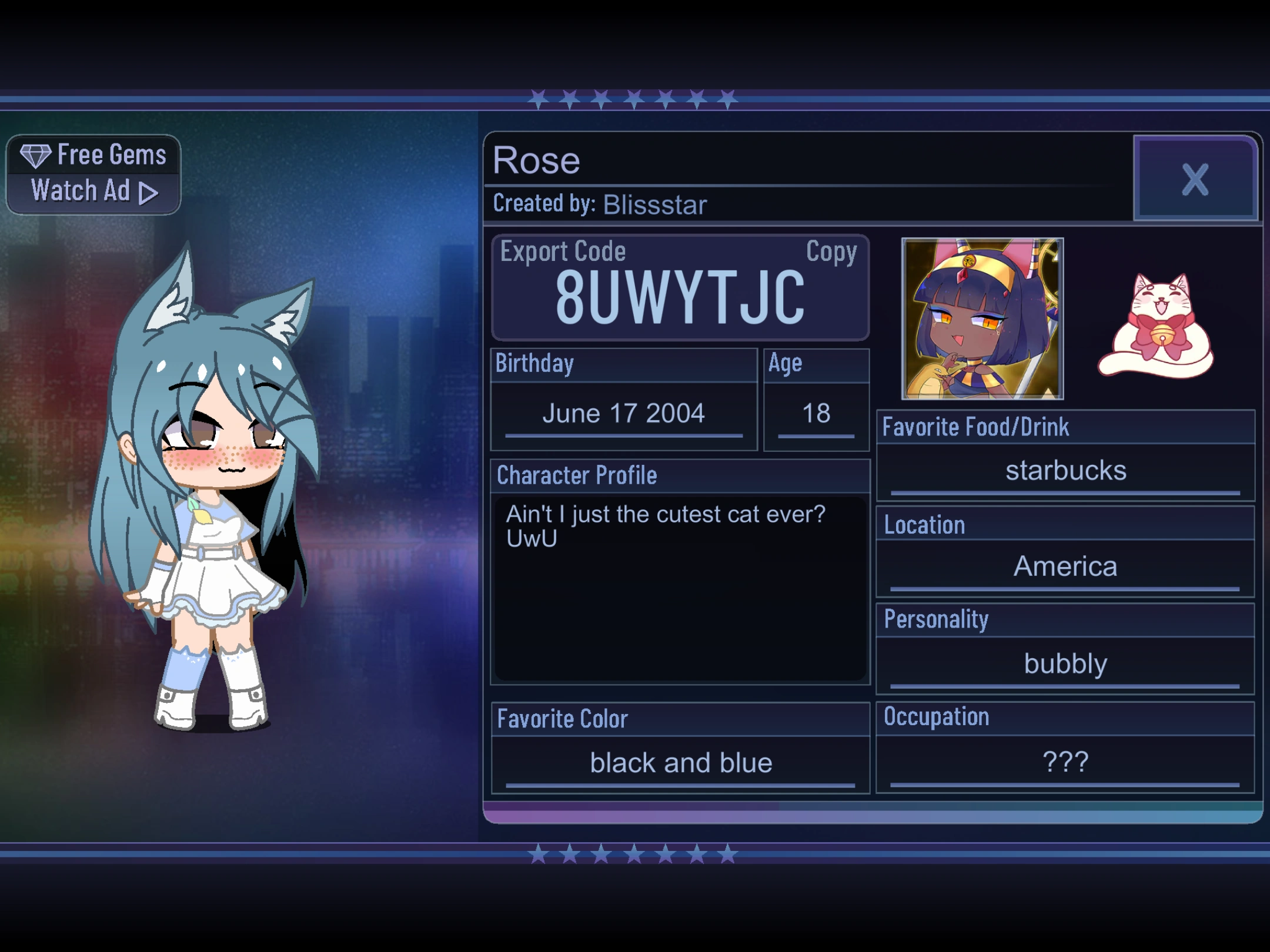1270x952 pixels.
Task: Click the Created by Blissstar label
Action: [600, 205]
